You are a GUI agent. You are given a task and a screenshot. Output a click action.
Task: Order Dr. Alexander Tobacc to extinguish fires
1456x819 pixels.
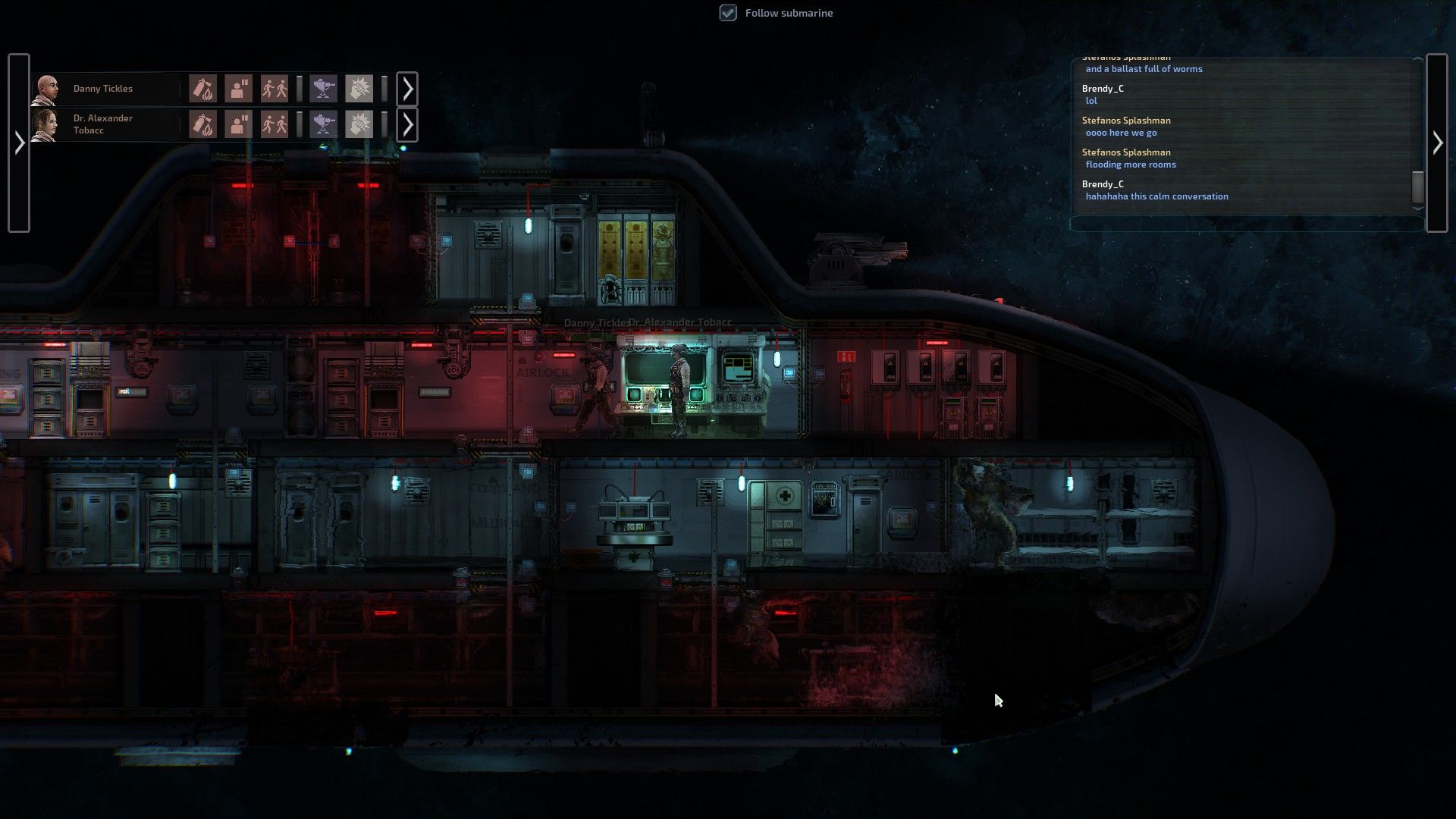pyautogui.click(x=202, y=124)
